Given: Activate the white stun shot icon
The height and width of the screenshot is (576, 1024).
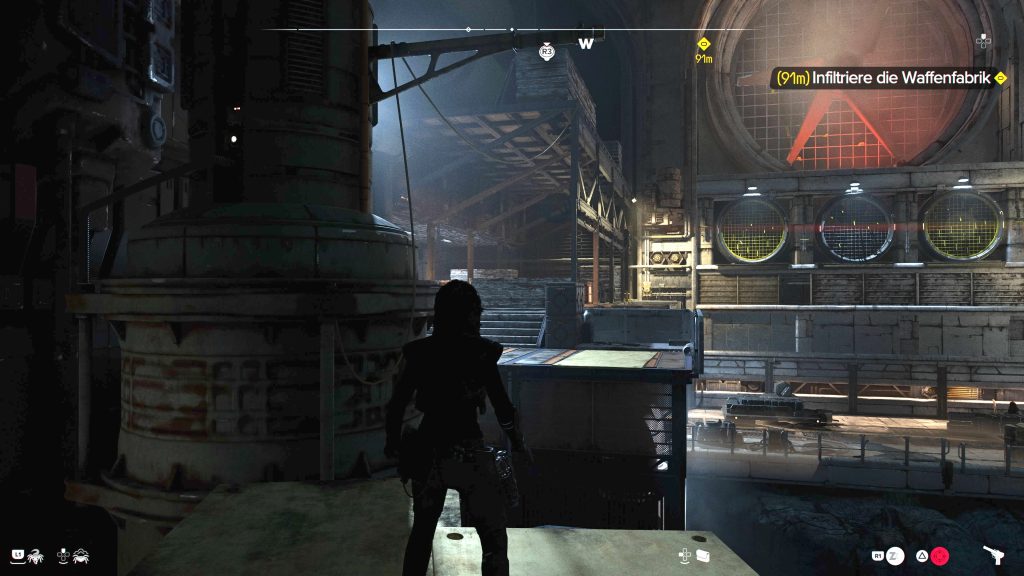Looking at the screenshot, I should (895, 555).
